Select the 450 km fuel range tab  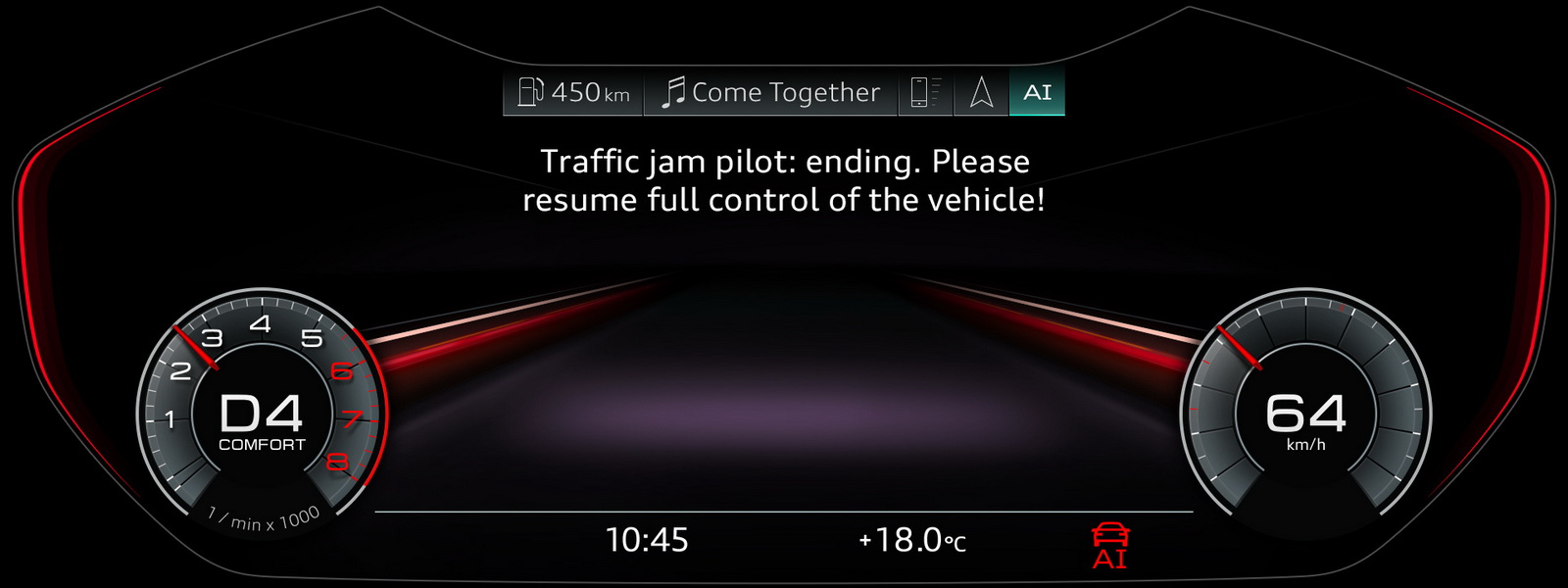573,92
